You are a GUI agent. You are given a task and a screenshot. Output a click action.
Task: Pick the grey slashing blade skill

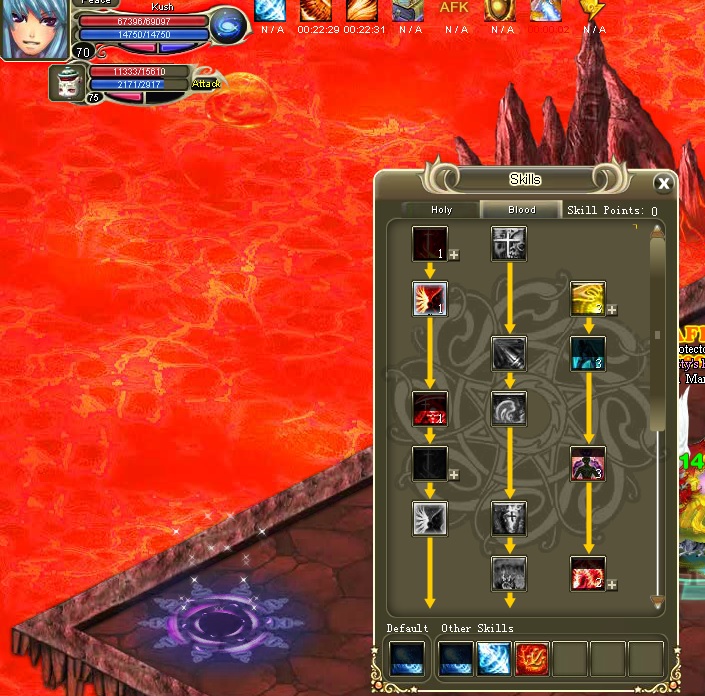[509, 353]
